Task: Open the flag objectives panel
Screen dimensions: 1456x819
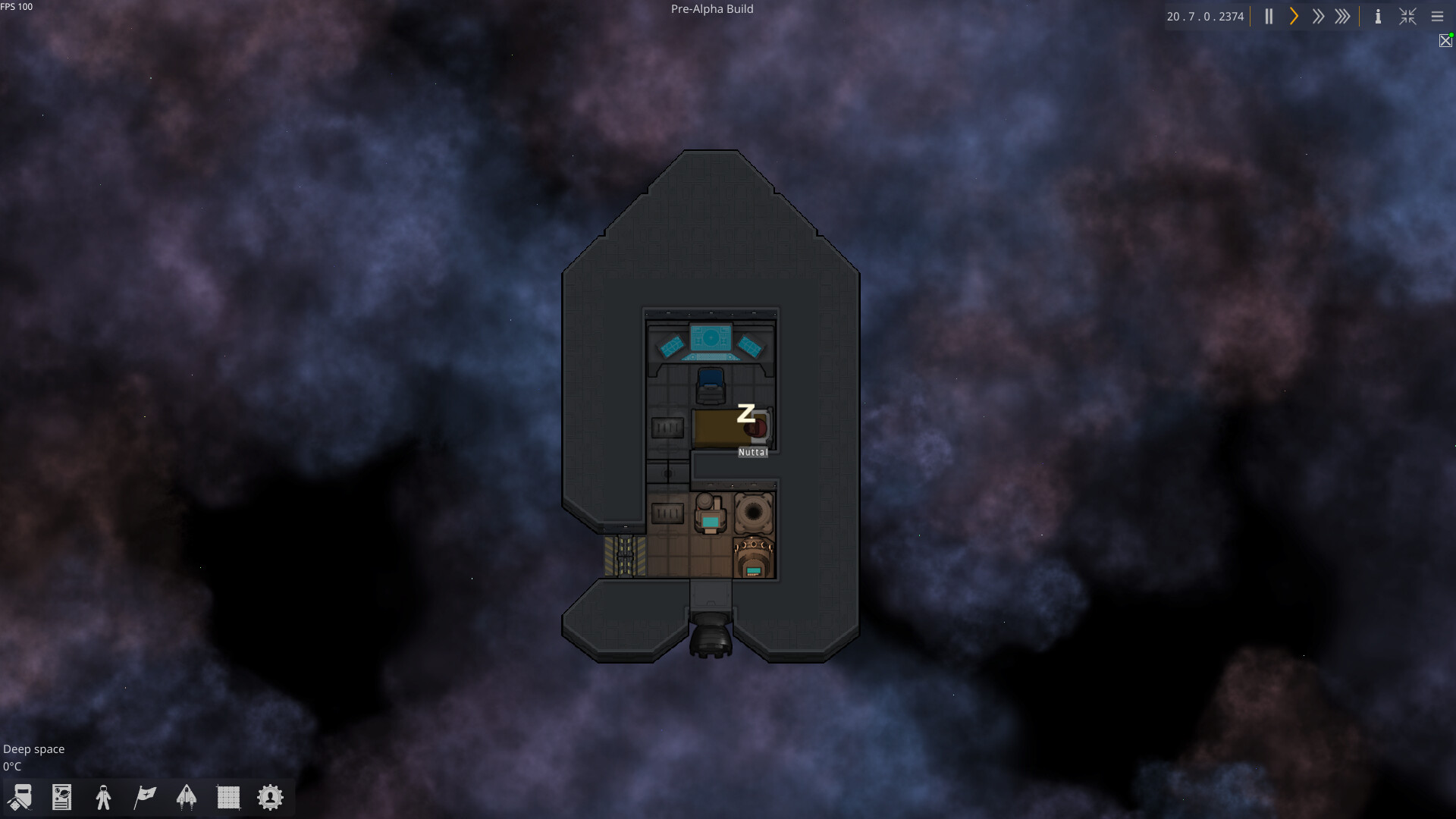Action: coord(145,797)
